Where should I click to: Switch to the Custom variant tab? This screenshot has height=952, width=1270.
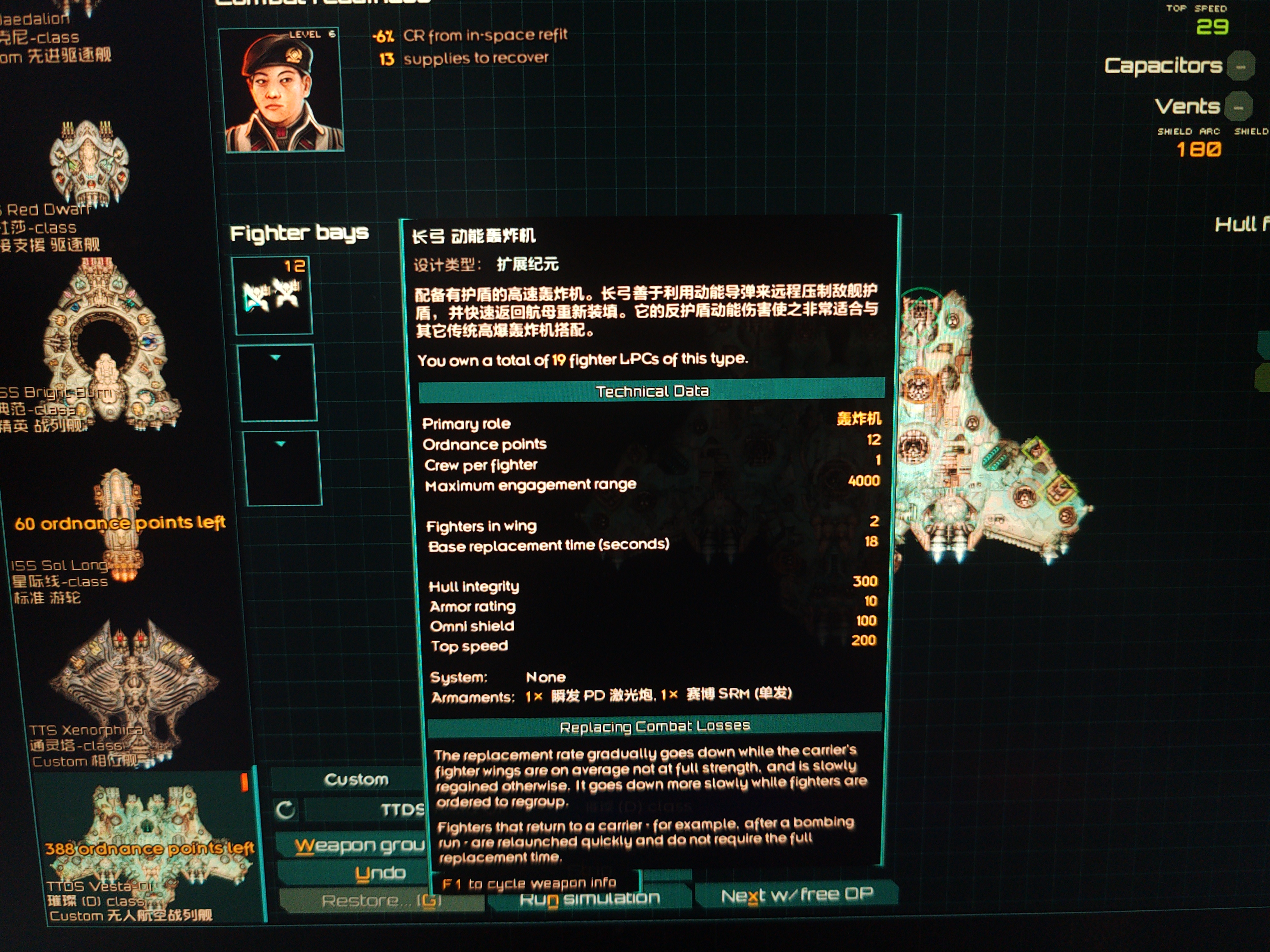(x=356, y=779)
